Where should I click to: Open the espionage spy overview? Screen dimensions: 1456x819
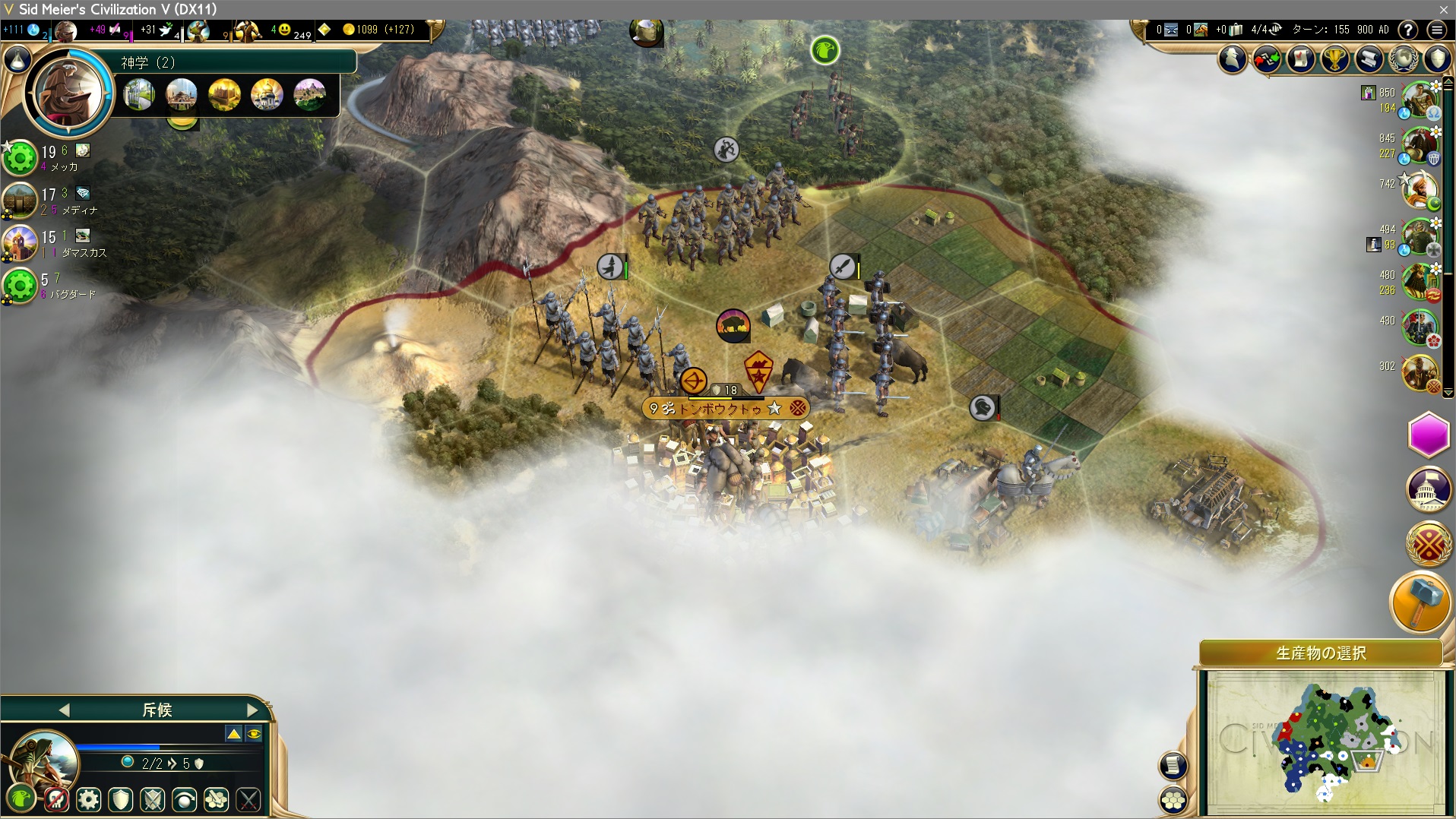coord(1233,58)
